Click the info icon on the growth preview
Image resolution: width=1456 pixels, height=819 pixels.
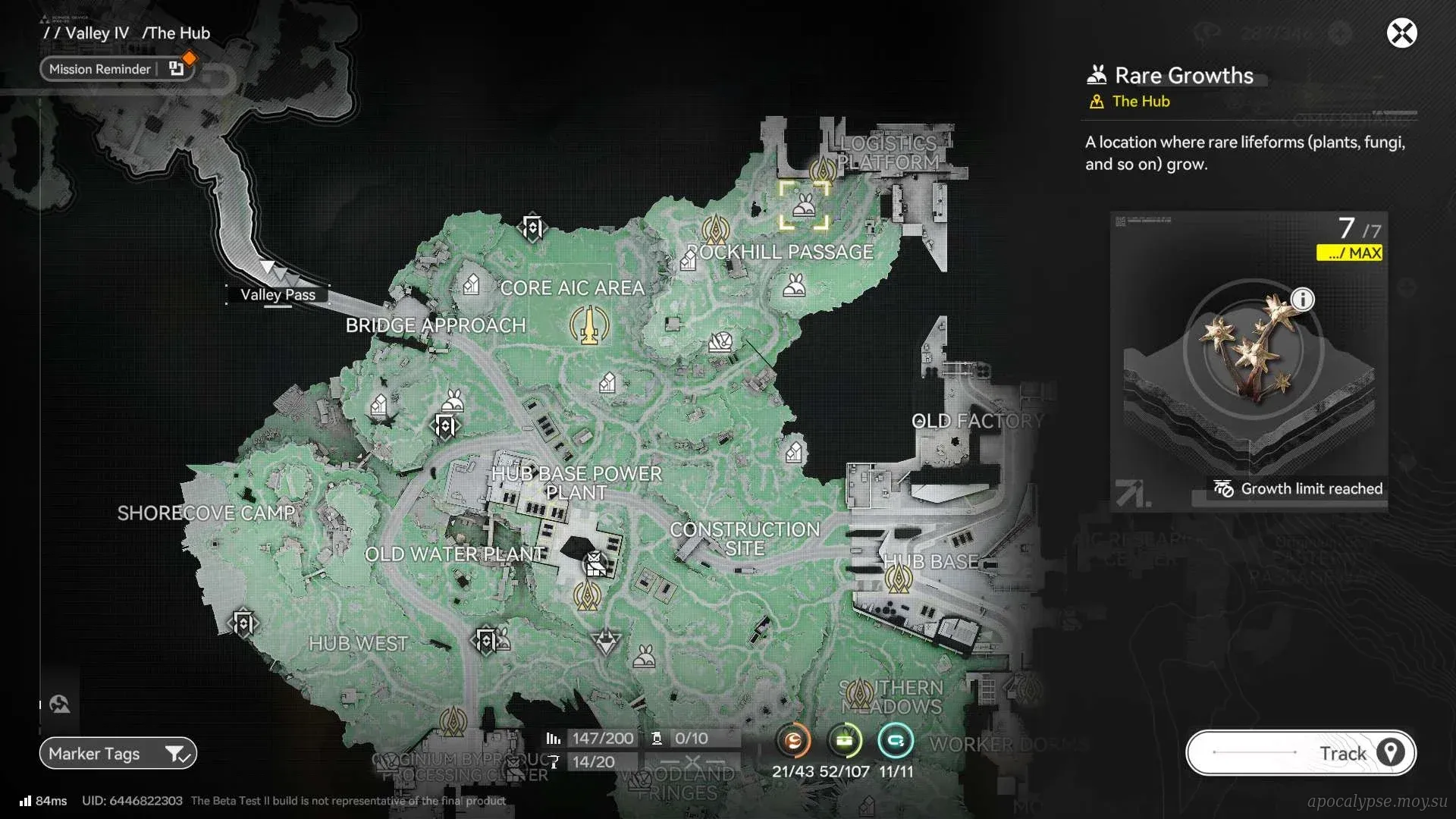[1302, 300]
